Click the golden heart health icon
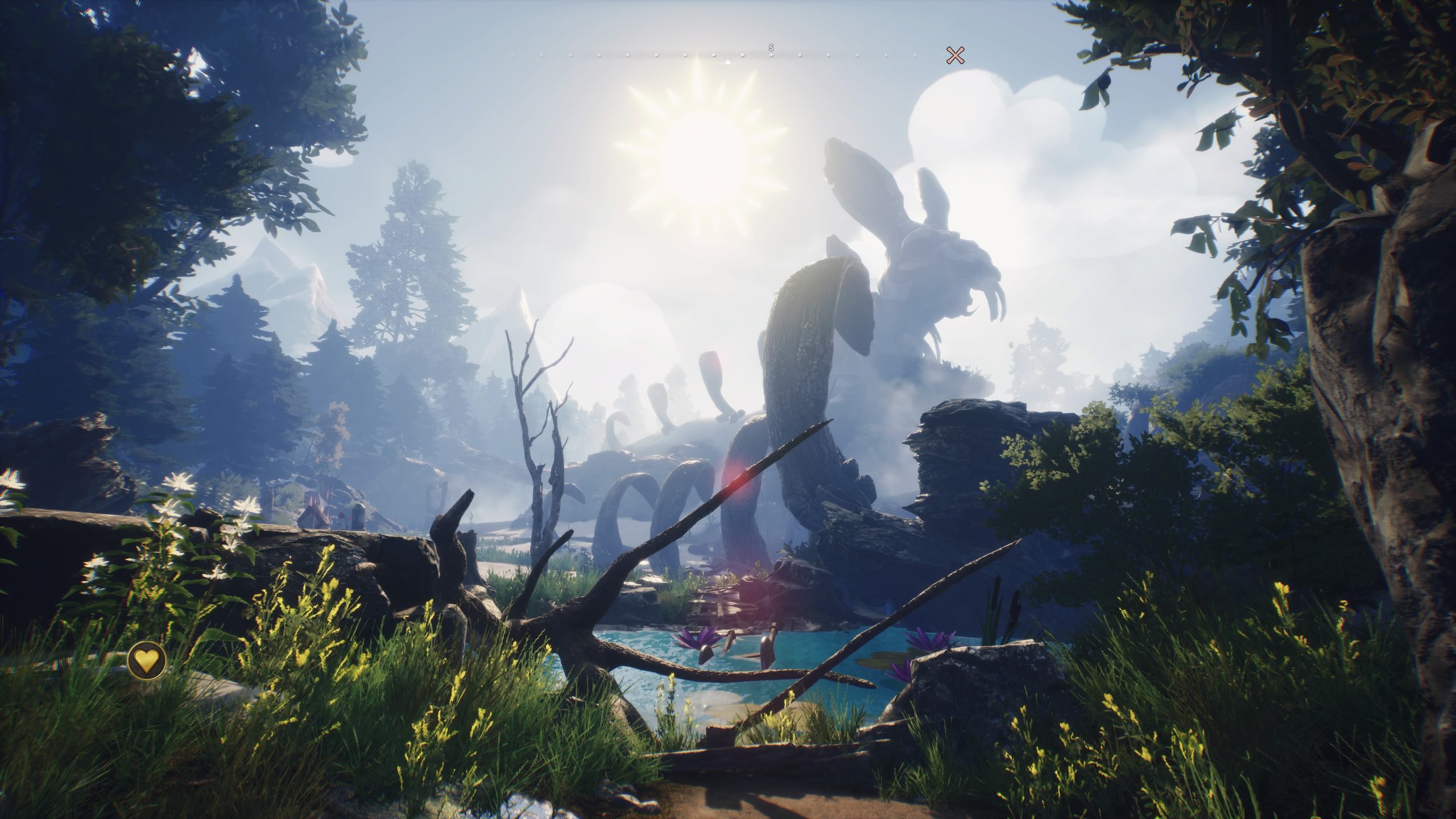Screen dimensions: 1456x819 tap(147, 660)
